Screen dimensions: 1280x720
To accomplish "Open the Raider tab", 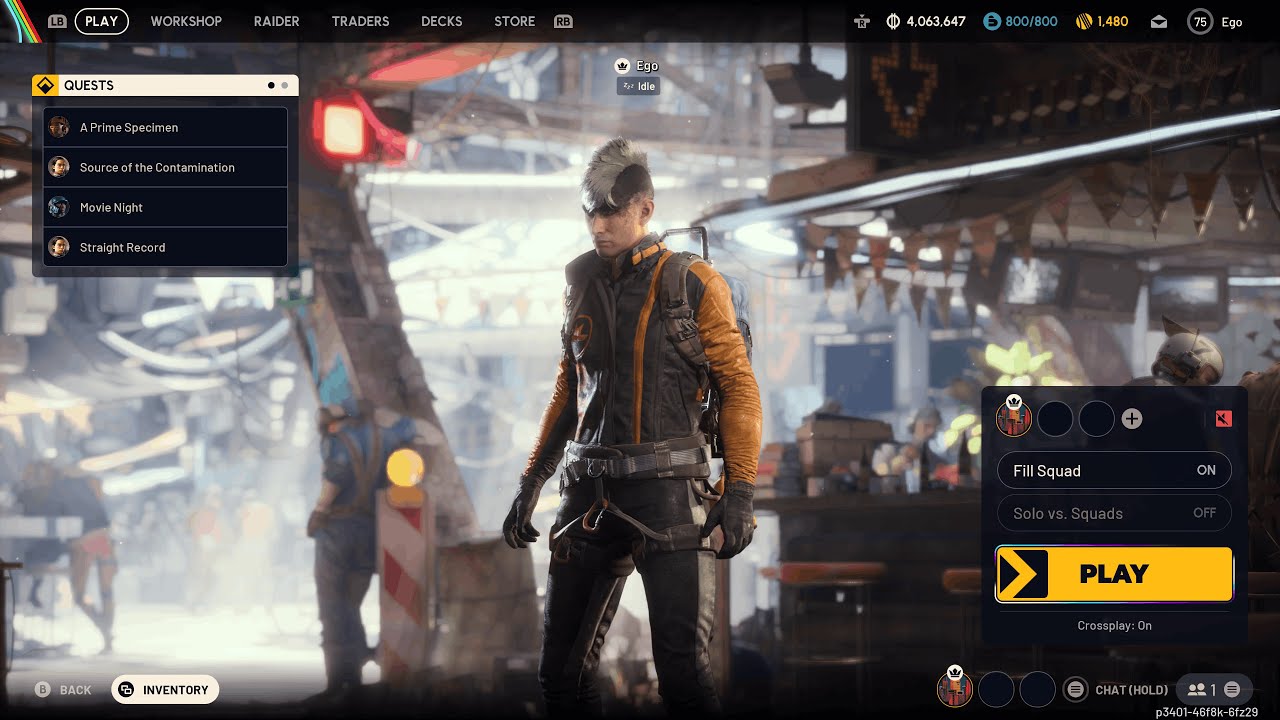I will point(277,21).
